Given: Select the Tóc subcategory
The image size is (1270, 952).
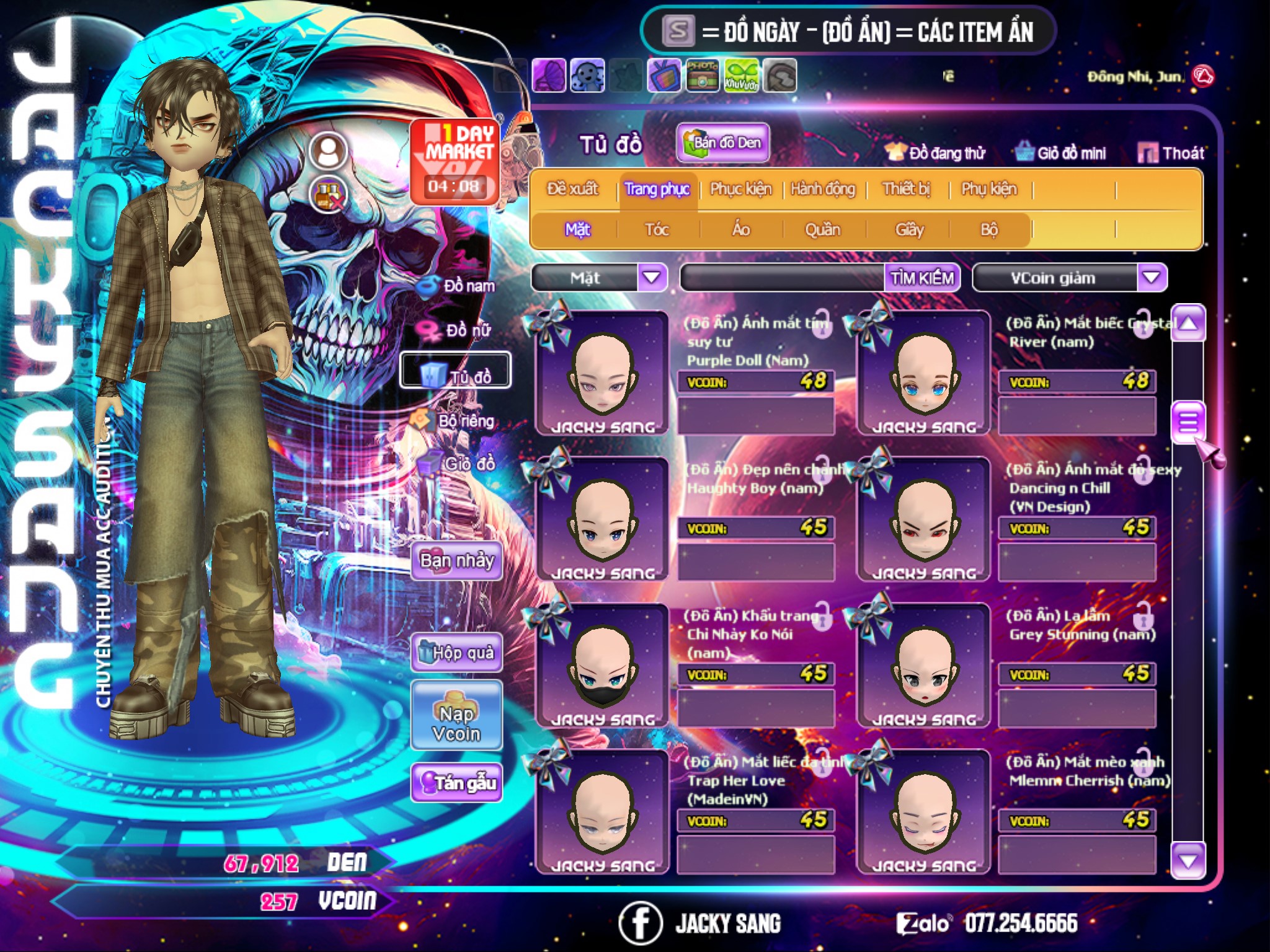Looking at the screenshot, I should (x=657, y=230).
